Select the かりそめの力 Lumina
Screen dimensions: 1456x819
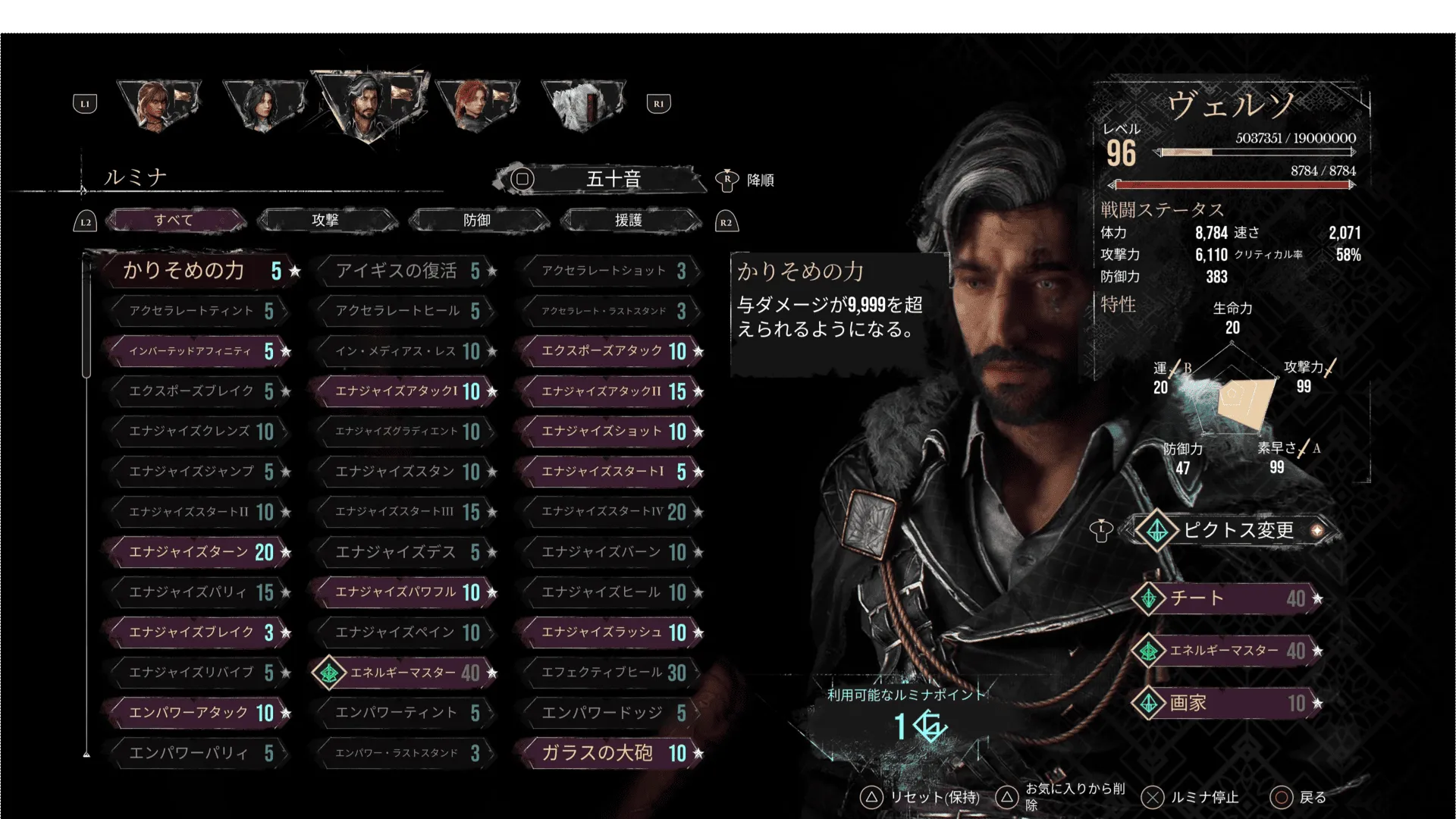pos(196,271)
